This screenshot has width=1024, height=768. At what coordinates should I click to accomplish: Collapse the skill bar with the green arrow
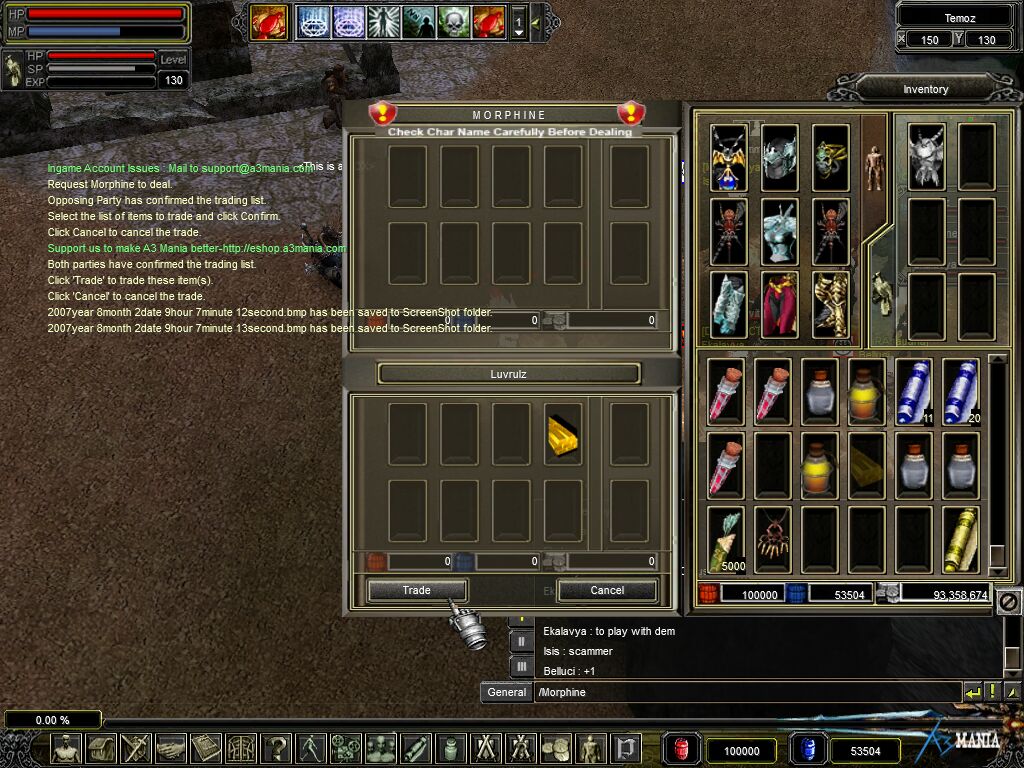(x=535, y=22)
